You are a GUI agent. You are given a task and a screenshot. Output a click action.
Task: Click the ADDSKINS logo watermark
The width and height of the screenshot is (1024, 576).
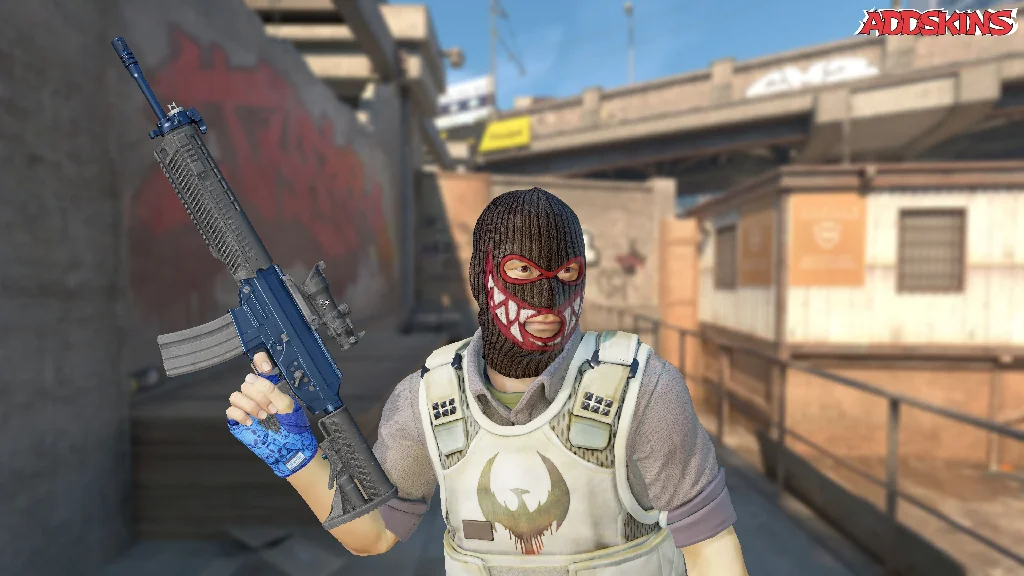[x=938, y=22]
